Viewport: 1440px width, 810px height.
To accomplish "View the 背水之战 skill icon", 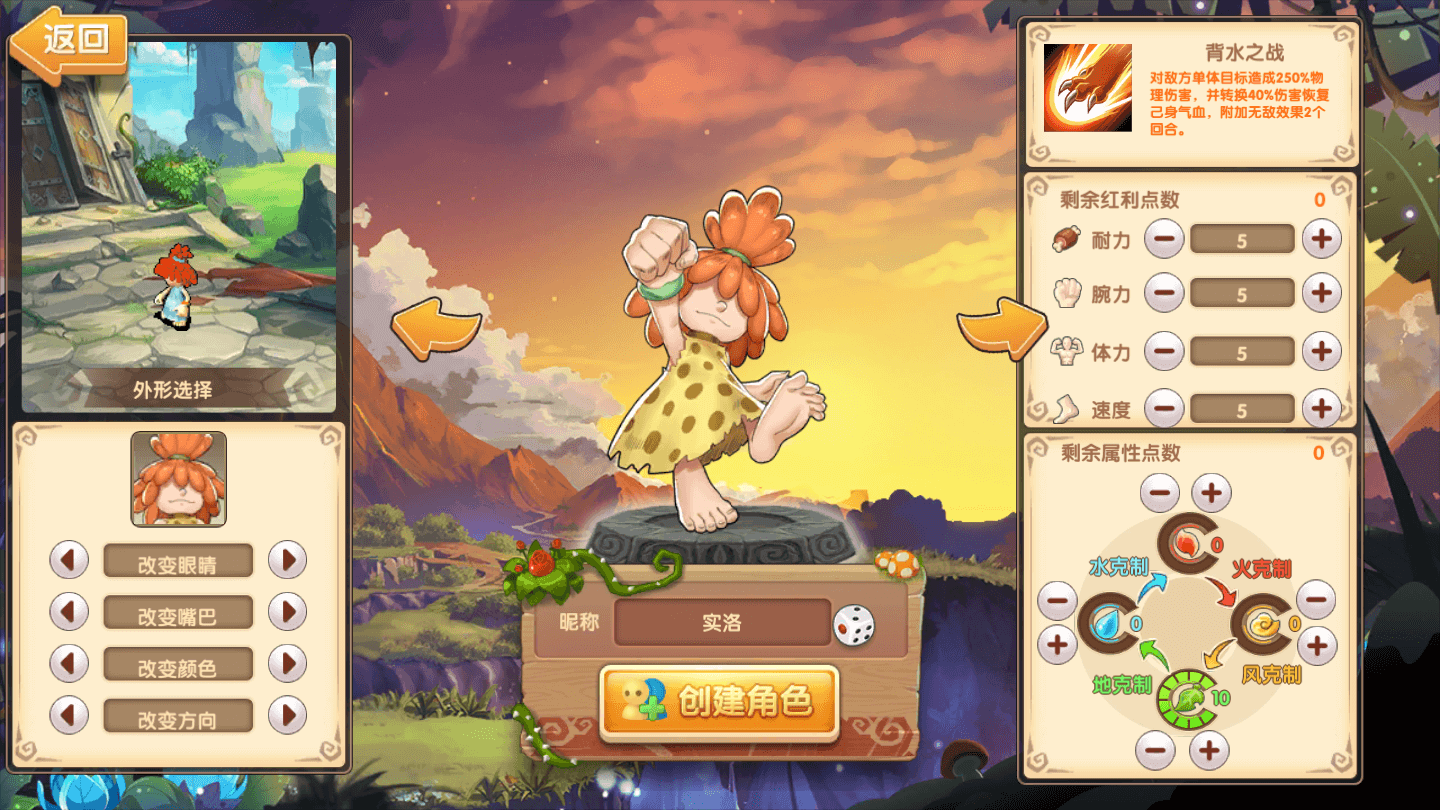I will coord(1088,88).
